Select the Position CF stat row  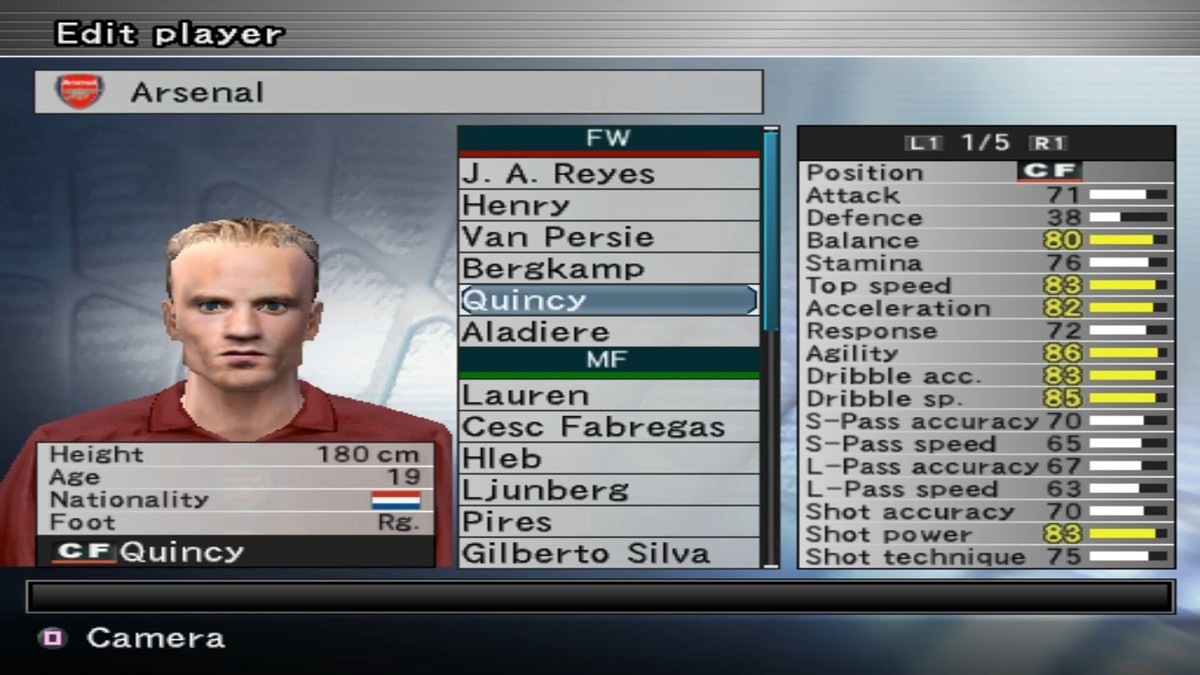click(x=986, y=172)
